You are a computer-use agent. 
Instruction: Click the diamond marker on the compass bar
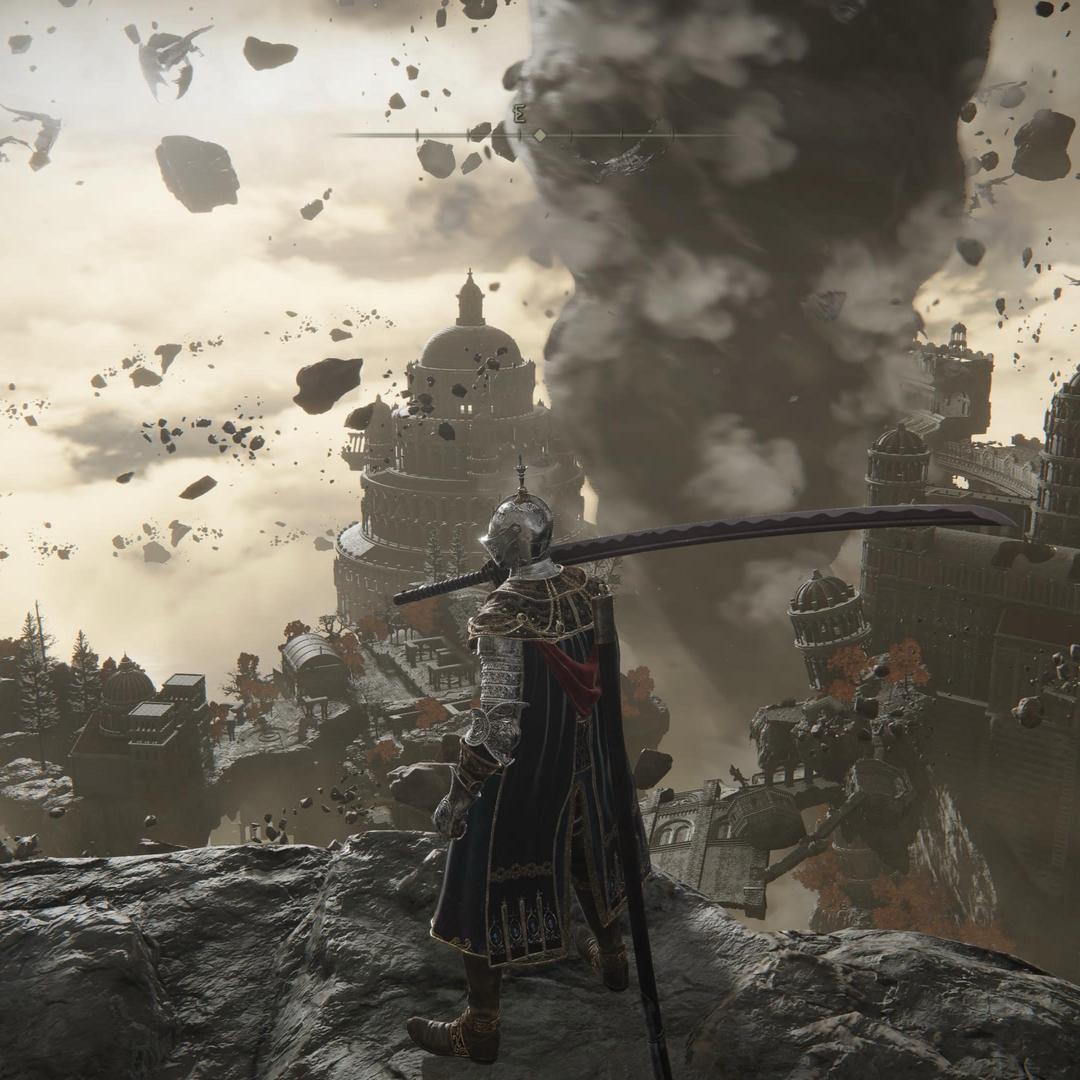pos(540,134)
